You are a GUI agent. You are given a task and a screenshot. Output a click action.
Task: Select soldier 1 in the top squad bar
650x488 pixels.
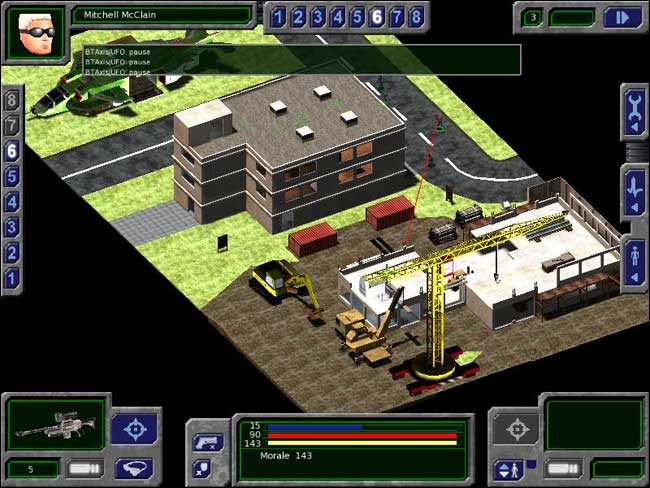tap(277, 17)
